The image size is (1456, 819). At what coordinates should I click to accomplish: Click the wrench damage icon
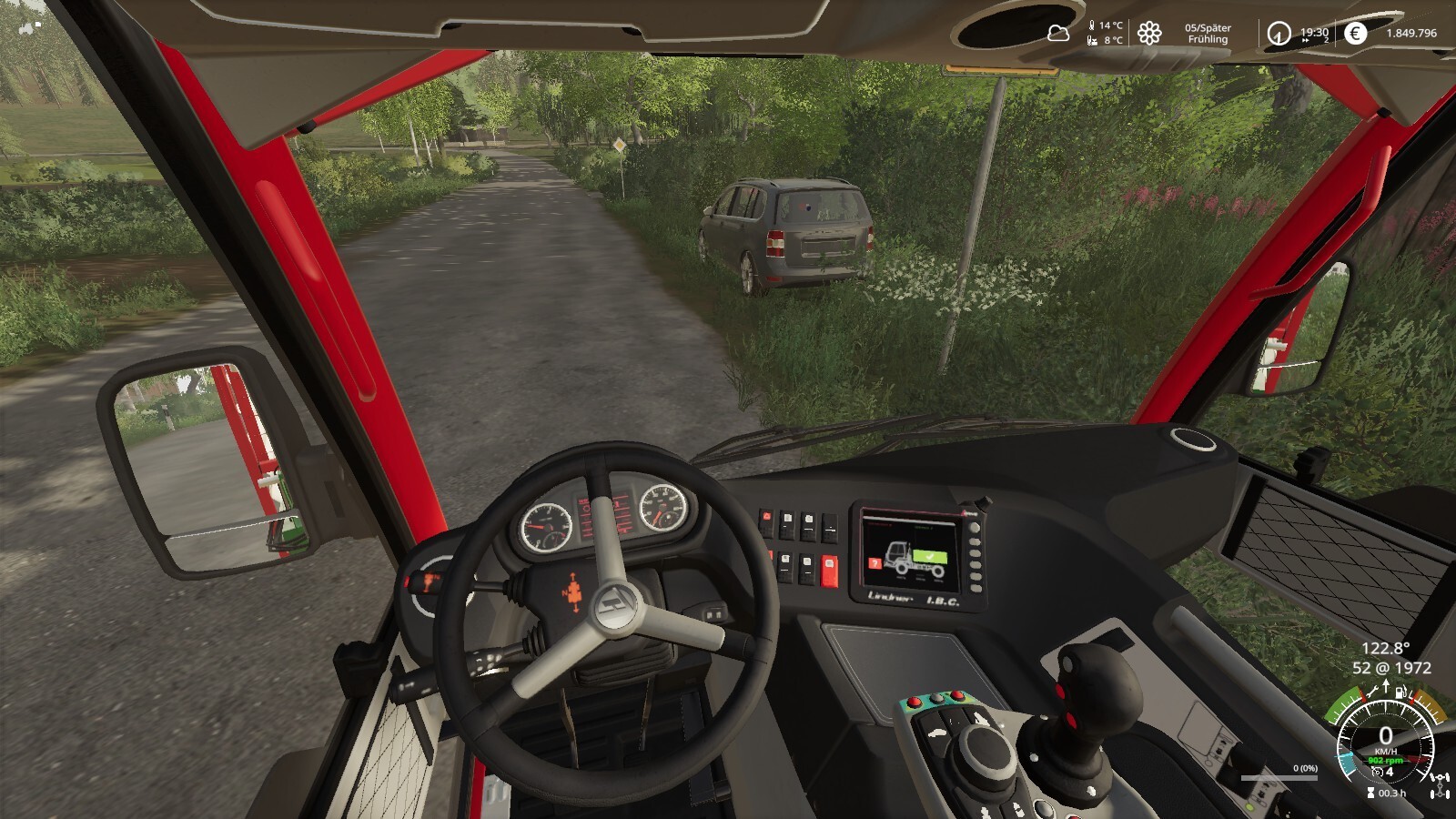[x=1372, y=693]
